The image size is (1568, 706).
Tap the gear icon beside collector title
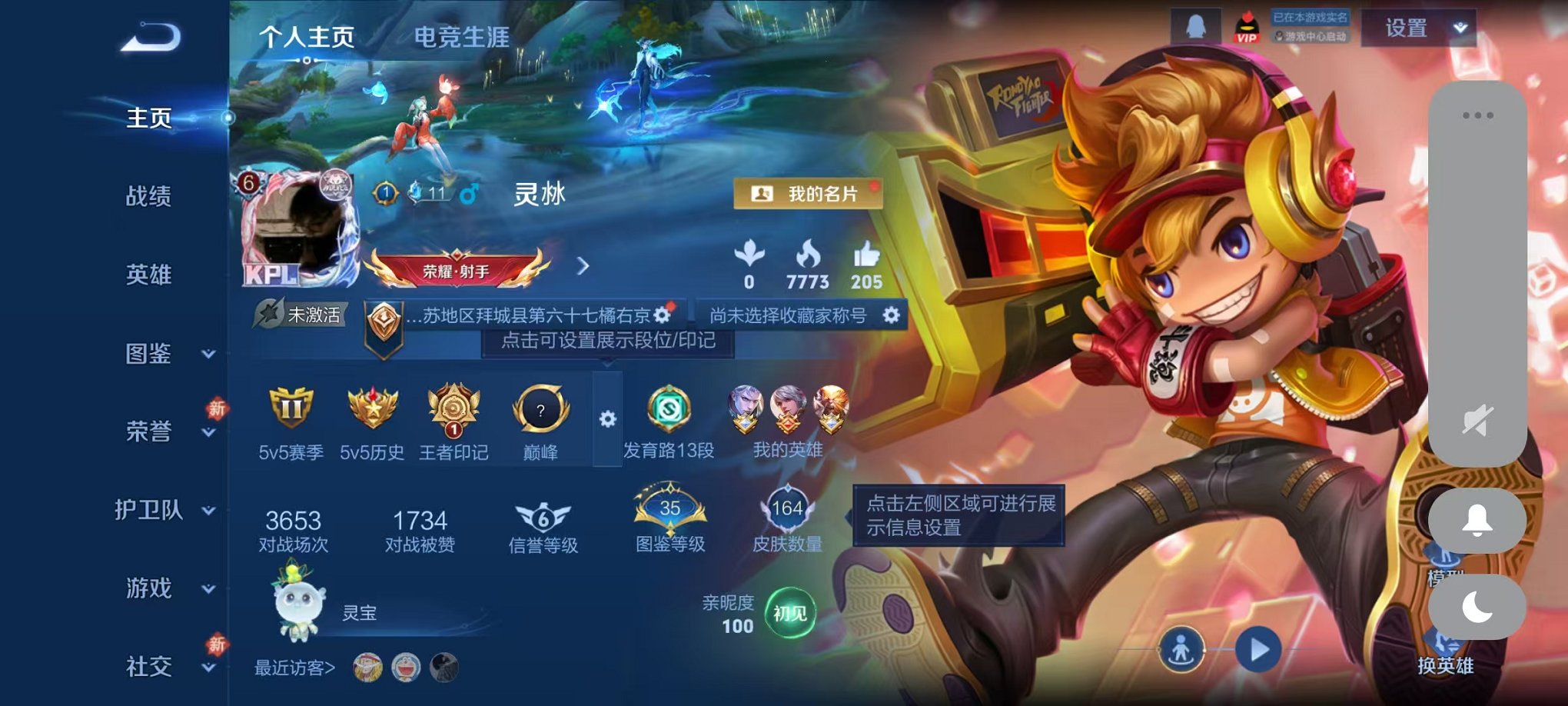coord(889,315)
